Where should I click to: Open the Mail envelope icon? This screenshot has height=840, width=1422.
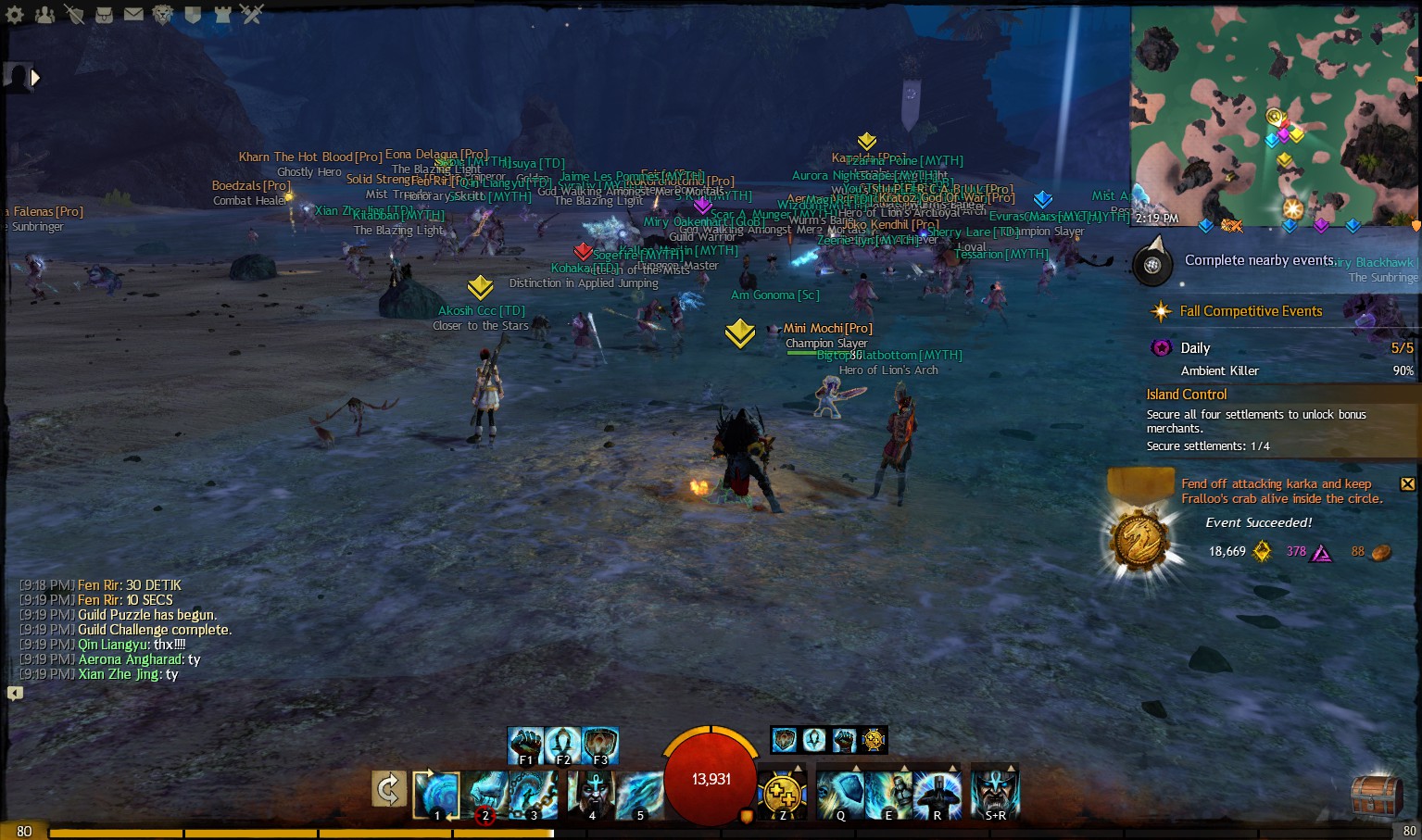point(132,14)
